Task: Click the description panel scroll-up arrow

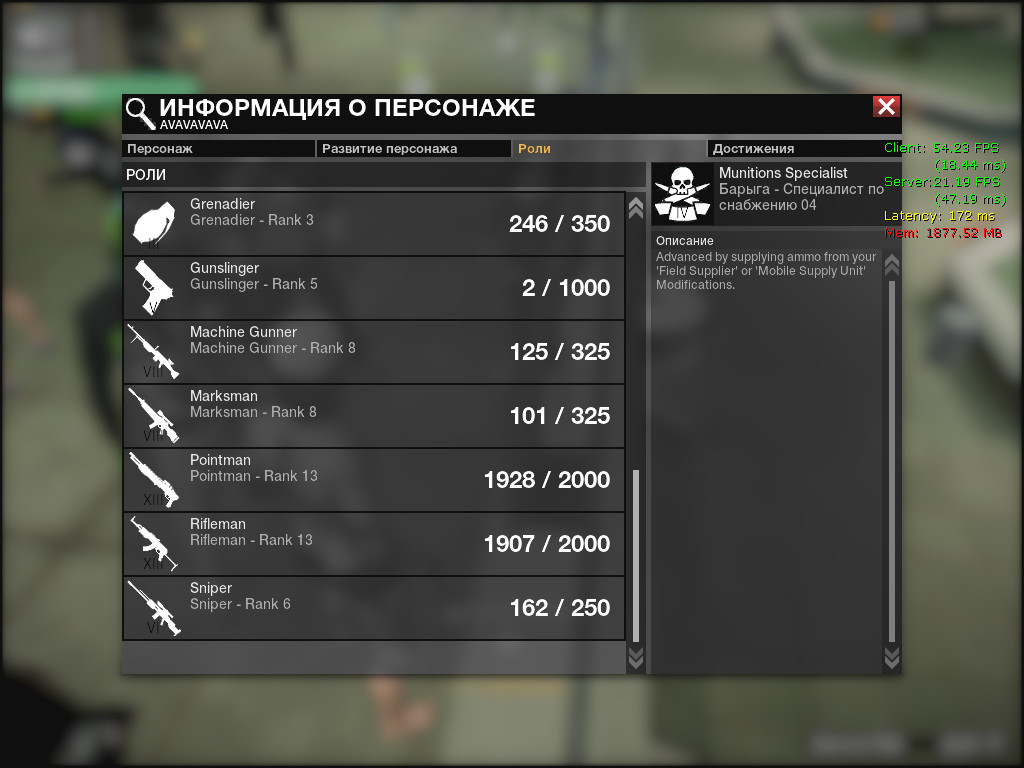Action: (x=892, y=265)
